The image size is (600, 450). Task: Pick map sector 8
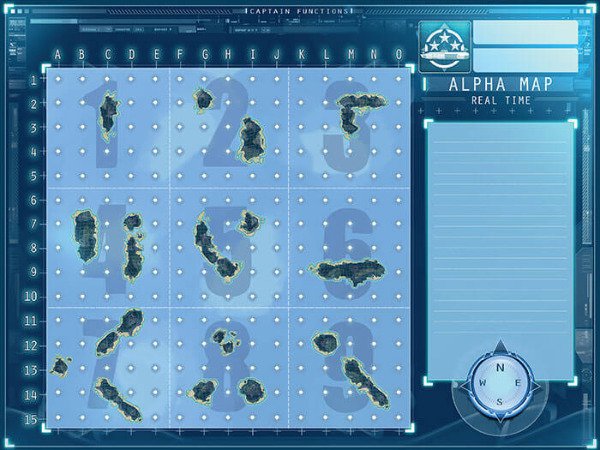click(x=229, y=366)
